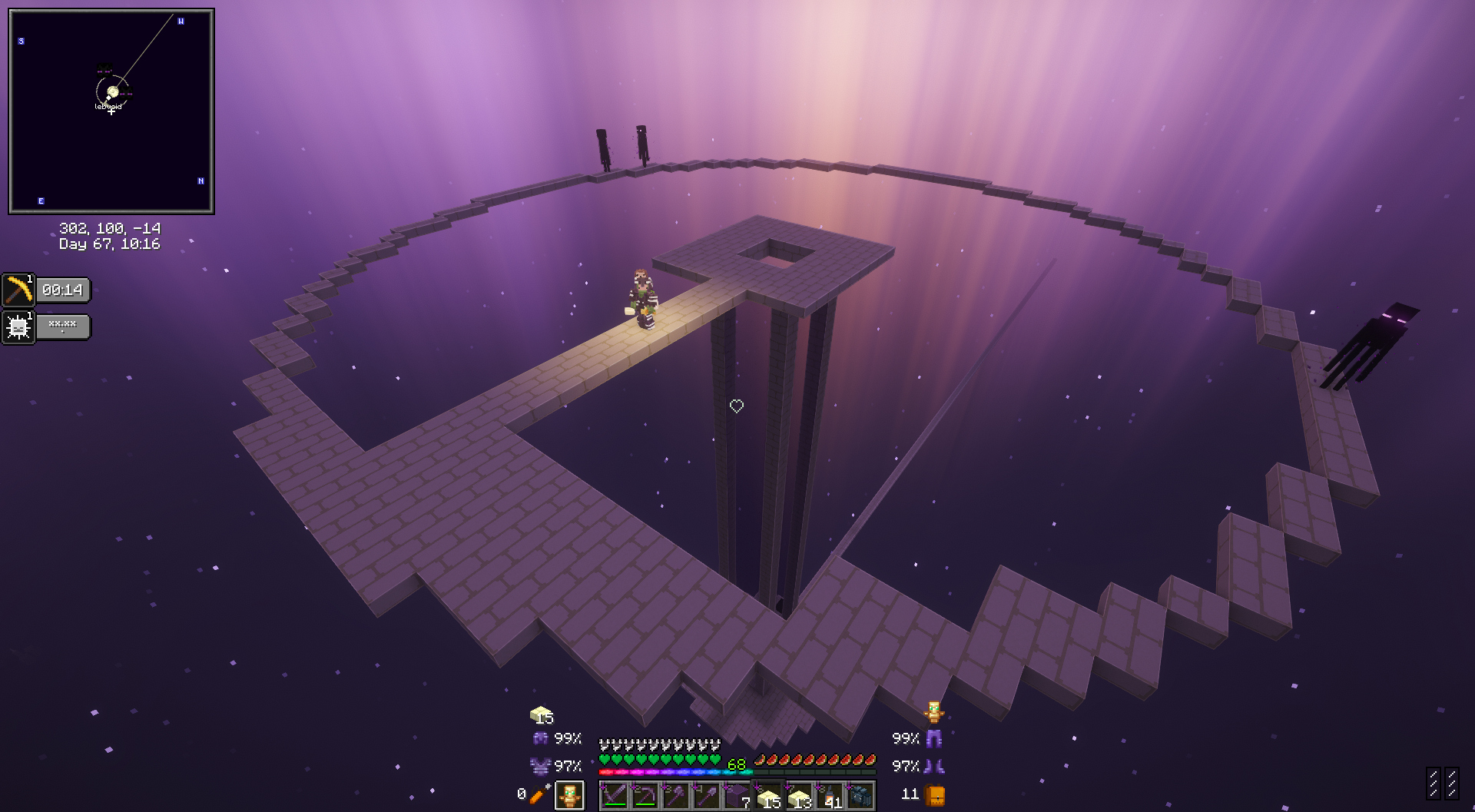Select the hotbar slab stack of 13
This screenshot has height=812, width=1475.
(x=799, y=796)
